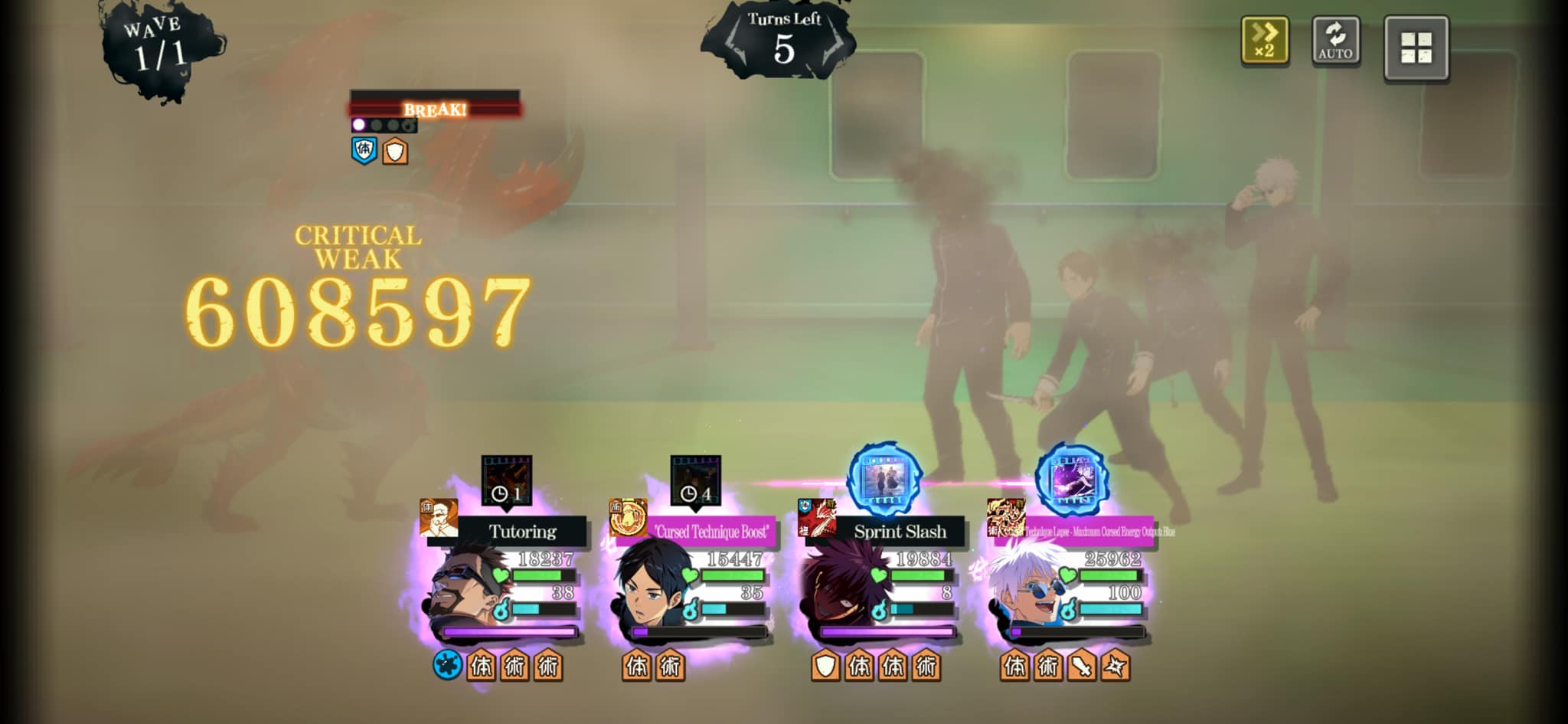The image size is (1568, 724).
Task: Activate the glowing blue recollection icon above Sprint Slash
Action: click(x=885, y=479)
